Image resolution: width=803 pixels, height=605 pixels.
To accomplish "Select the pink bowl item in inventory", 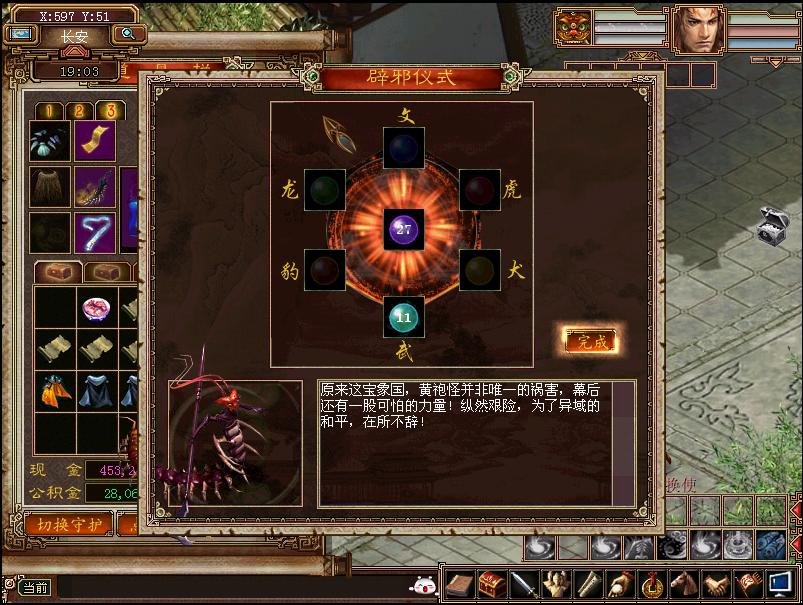I will (96, 308).
